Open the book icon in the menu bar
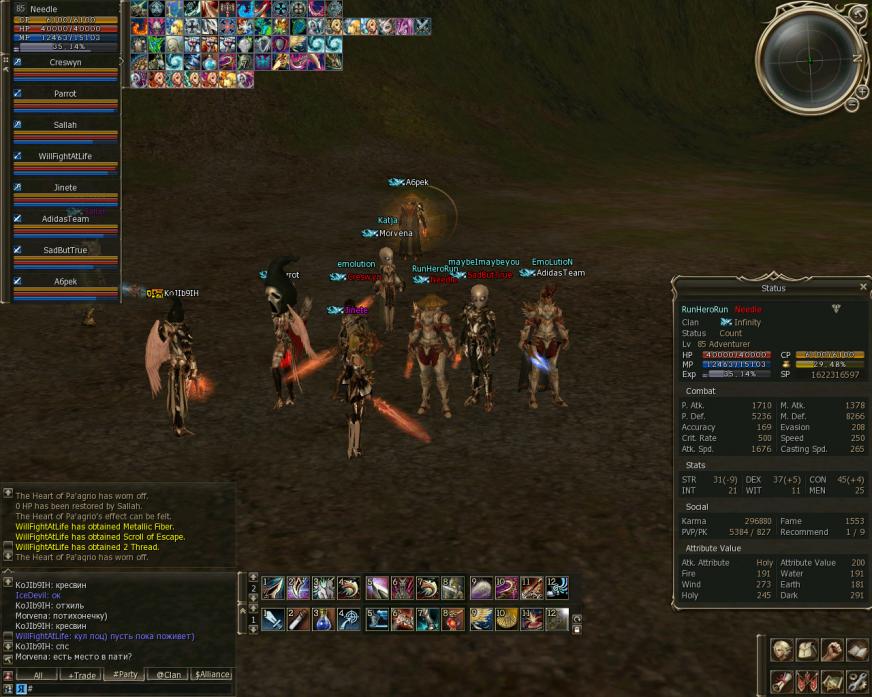Image resolution: width=872 pixels, height=697 pixels. pos(857,651)
